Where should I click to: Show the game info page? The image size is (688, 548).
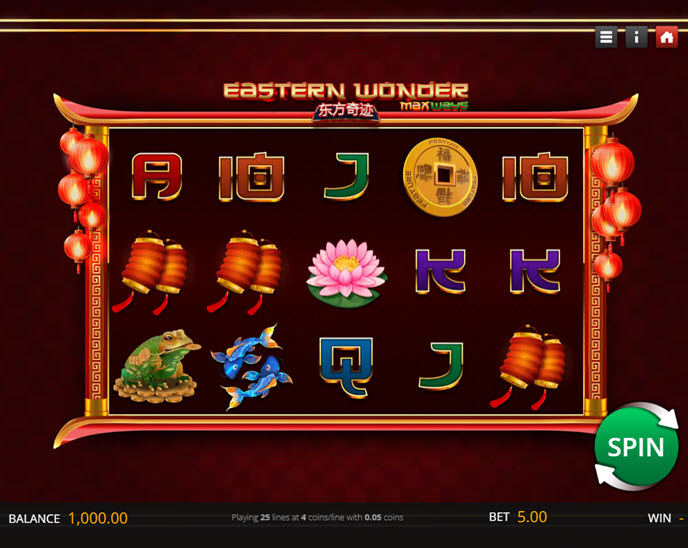[x=636, y=37]
